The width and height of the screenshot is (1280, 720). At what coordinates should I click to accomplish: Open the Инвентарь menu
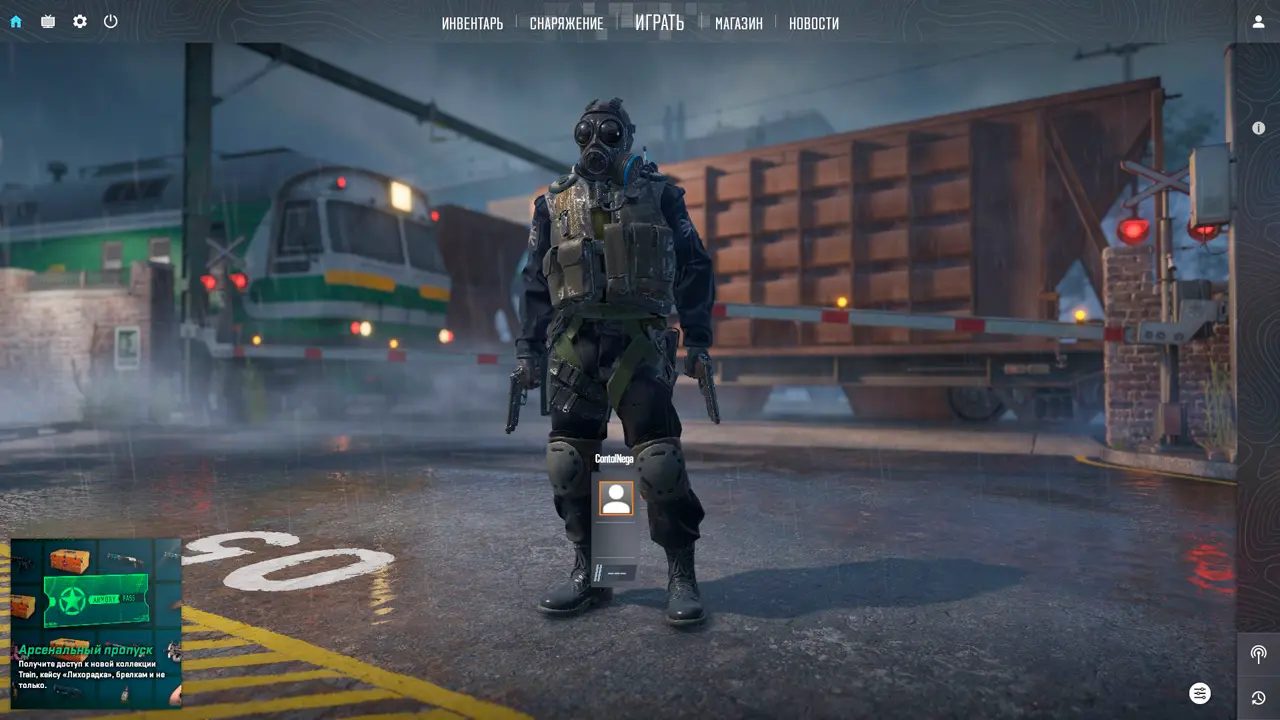(472, 23)
